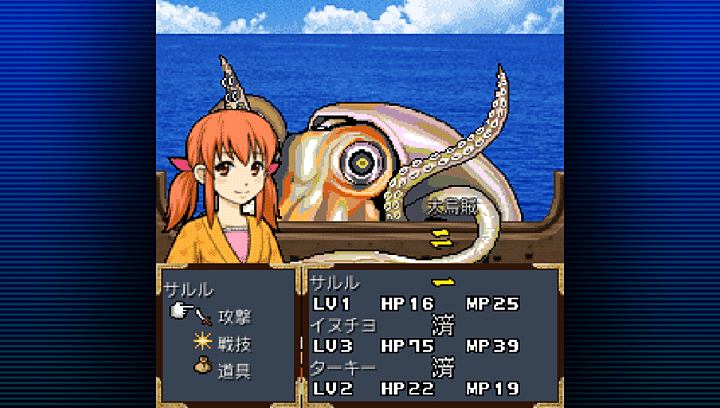The image size is (720, 408).
Task: Select party member イヌチヨ in the status list
Action: [x=342, y=325]
